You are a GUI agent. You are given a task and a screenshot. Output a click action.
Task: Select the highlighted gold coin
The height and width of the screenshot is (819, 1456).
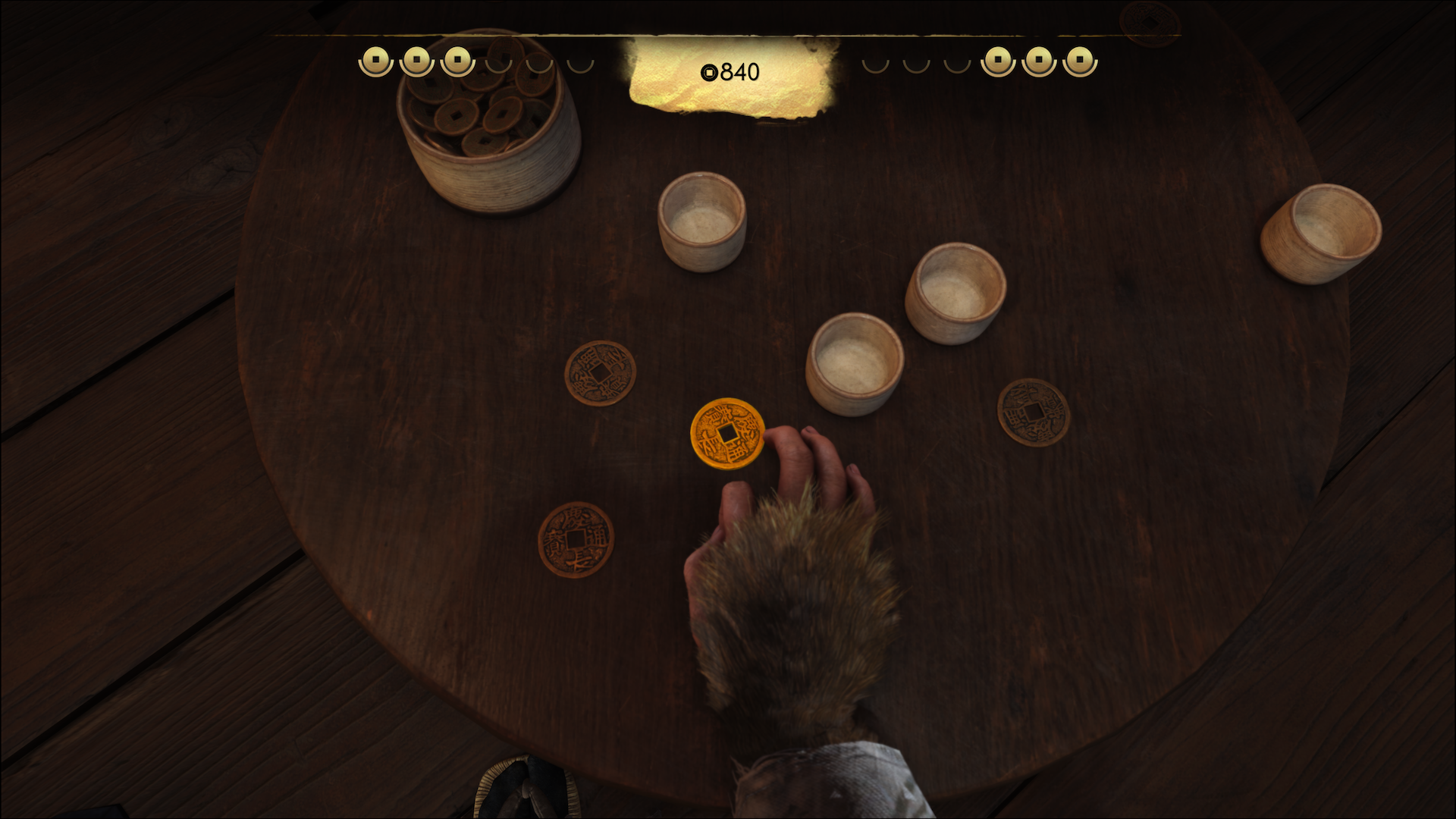[726, 433]
